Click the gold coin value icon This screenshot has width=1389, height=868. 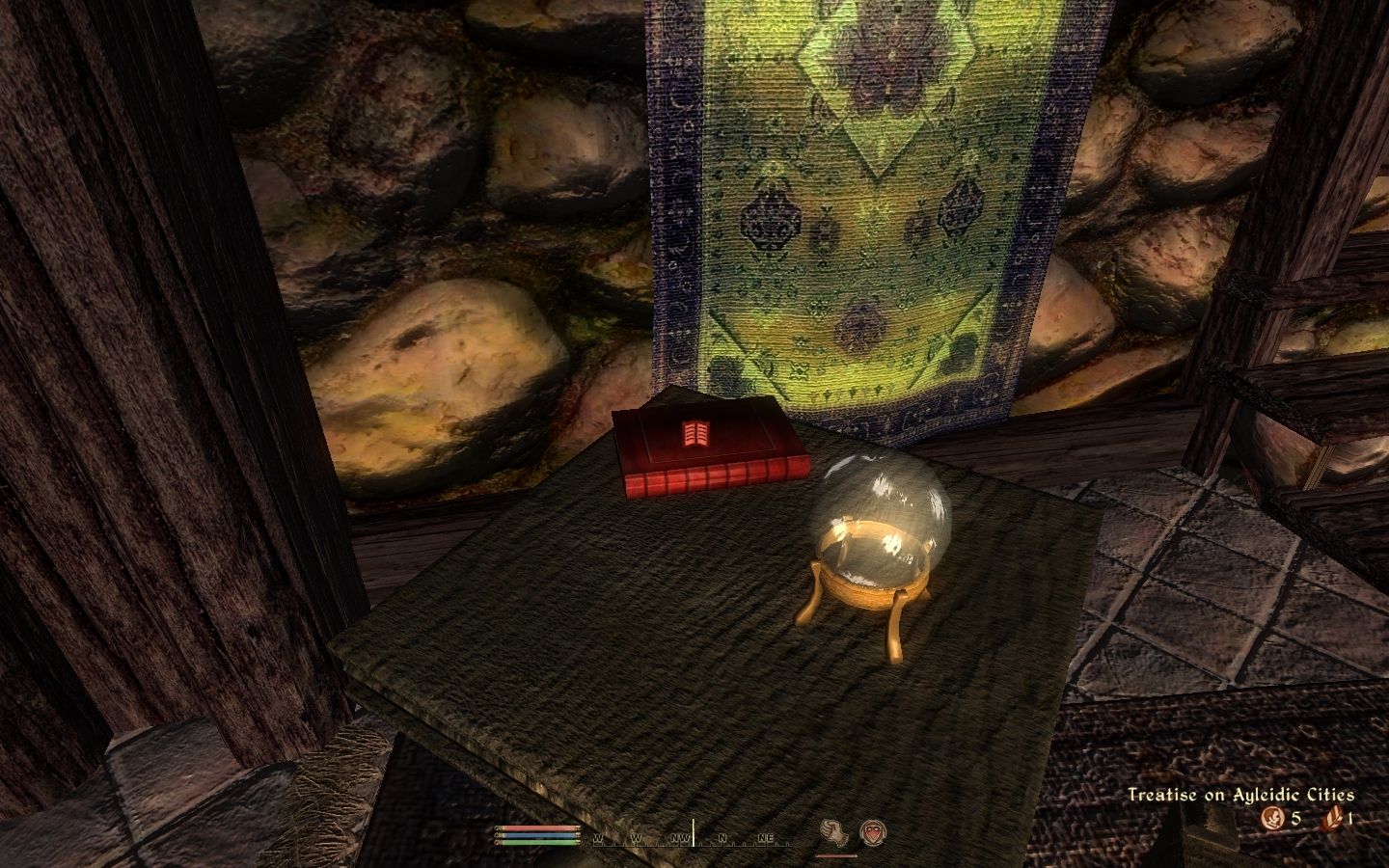(1273, 817)
